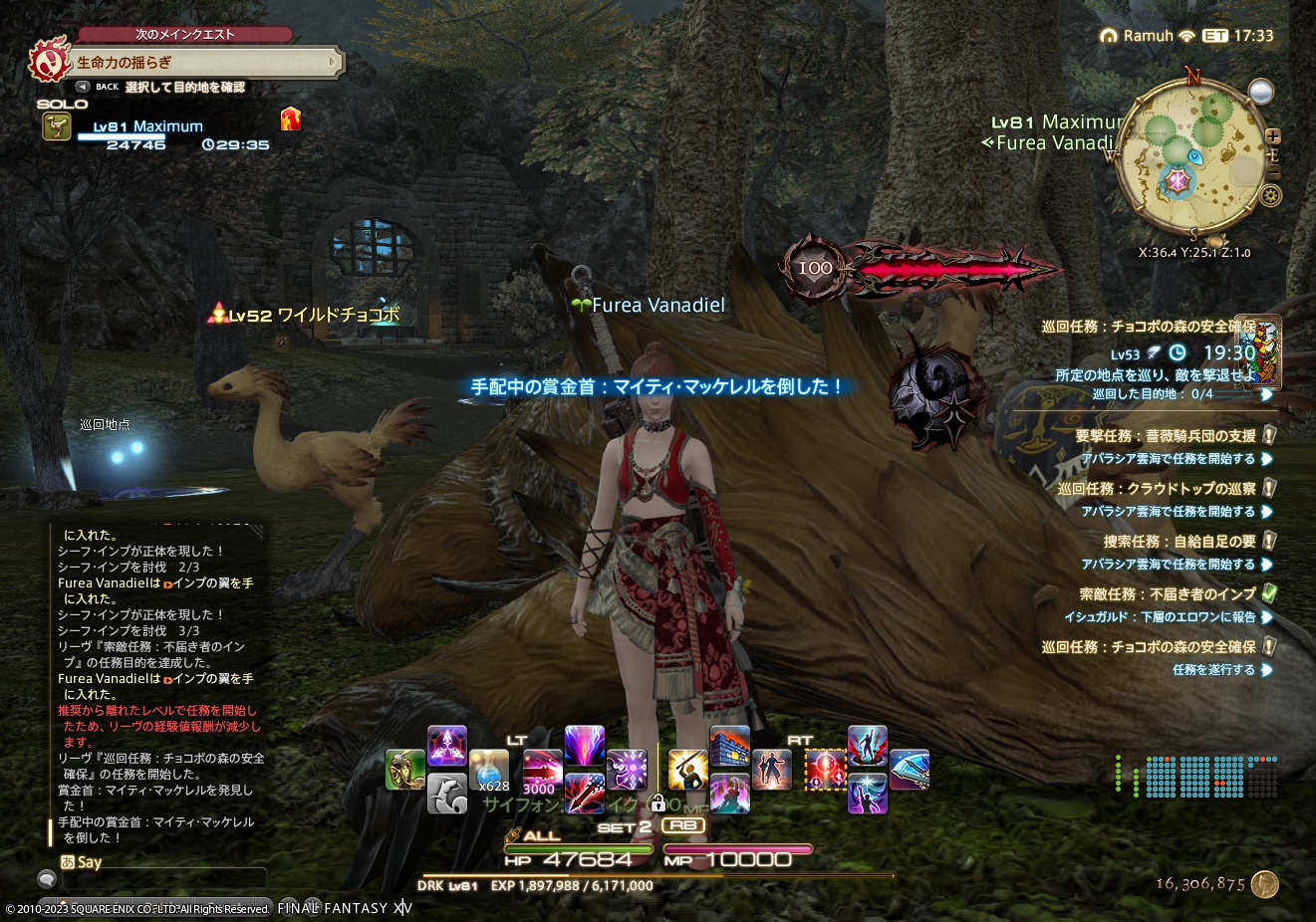1316x922 pixels.
Task: Initiate the 要撃任務：薔薇騎兵団の支援 leve toggle
Action: (1269, 435)
